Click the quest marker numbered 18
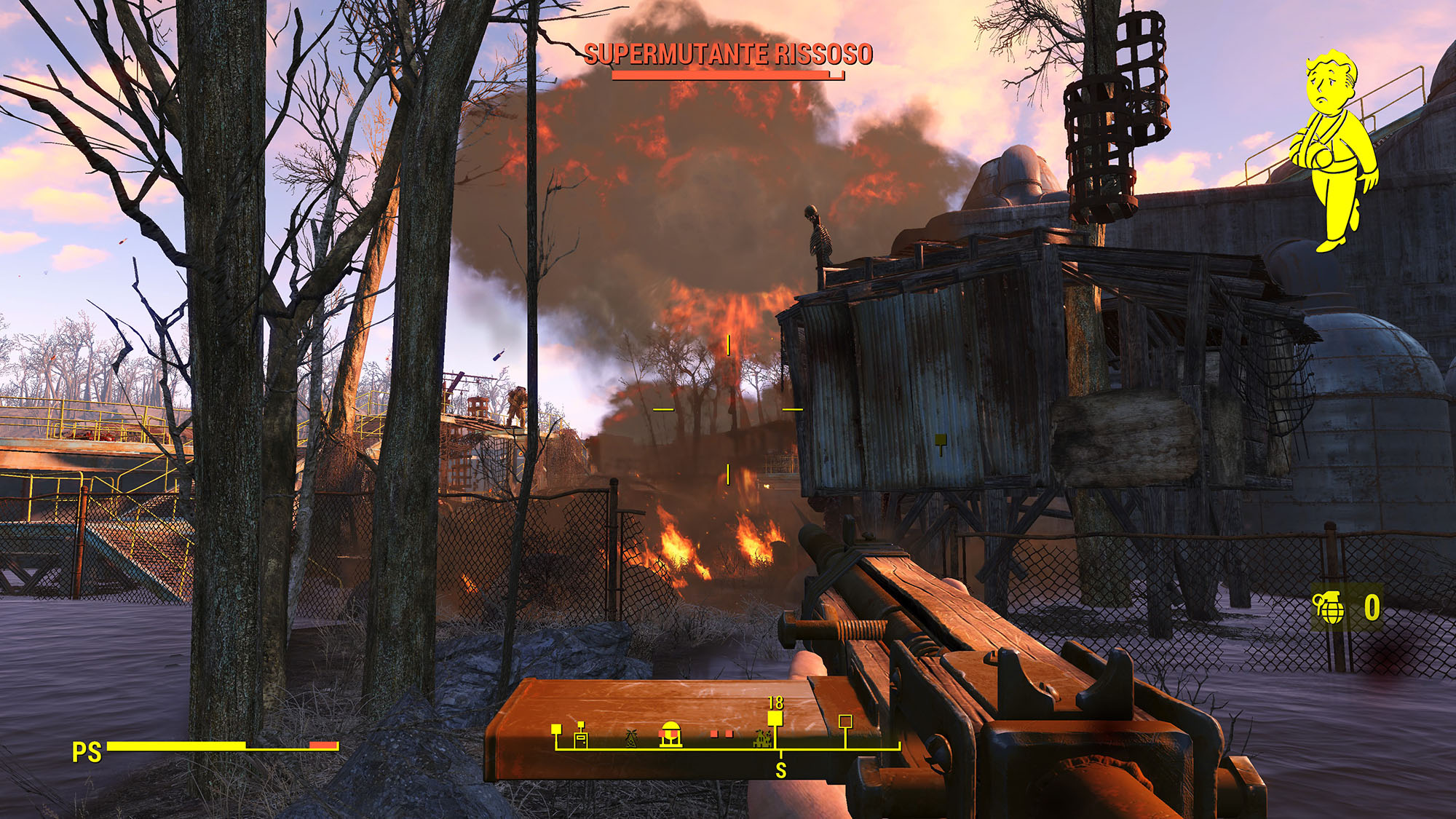Screen dimensions: 1456x819 775,719
